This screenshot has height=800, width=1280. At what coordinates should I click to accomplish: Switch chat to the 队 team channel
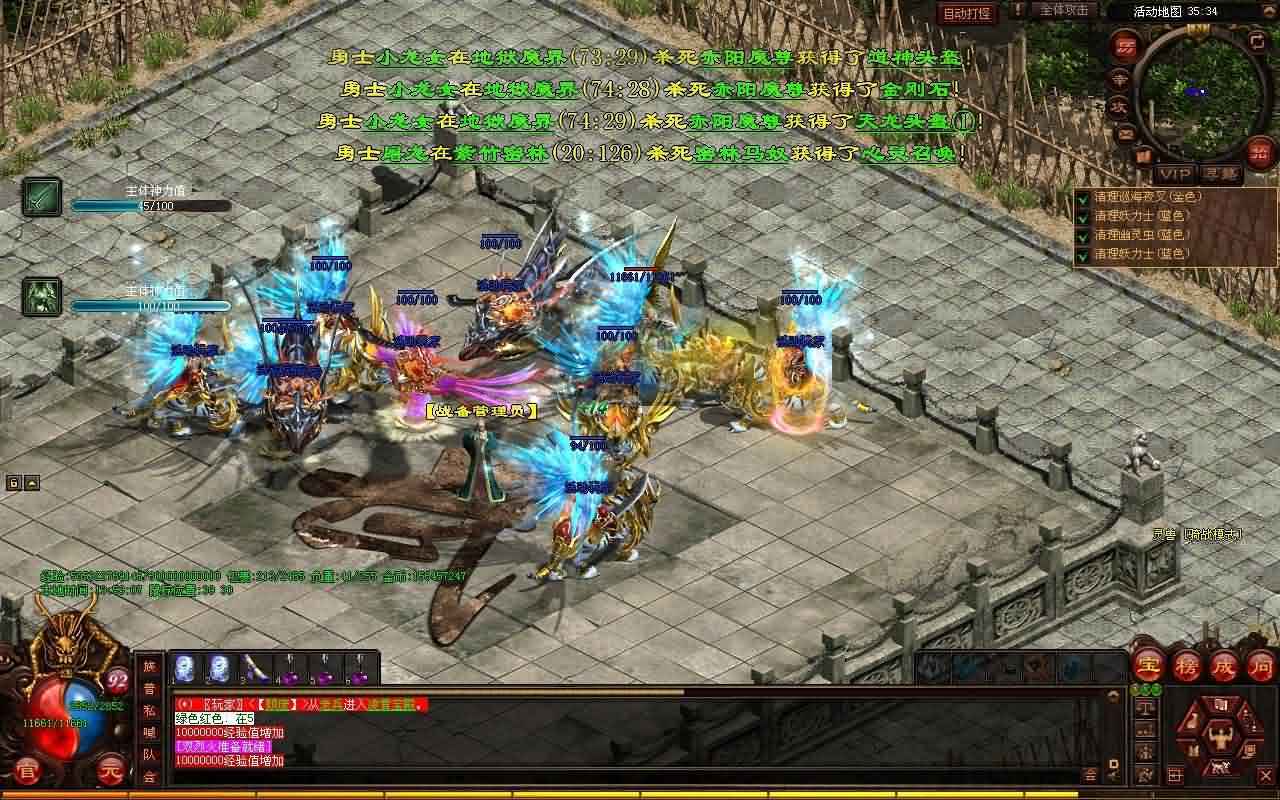[x=150, y=755]
